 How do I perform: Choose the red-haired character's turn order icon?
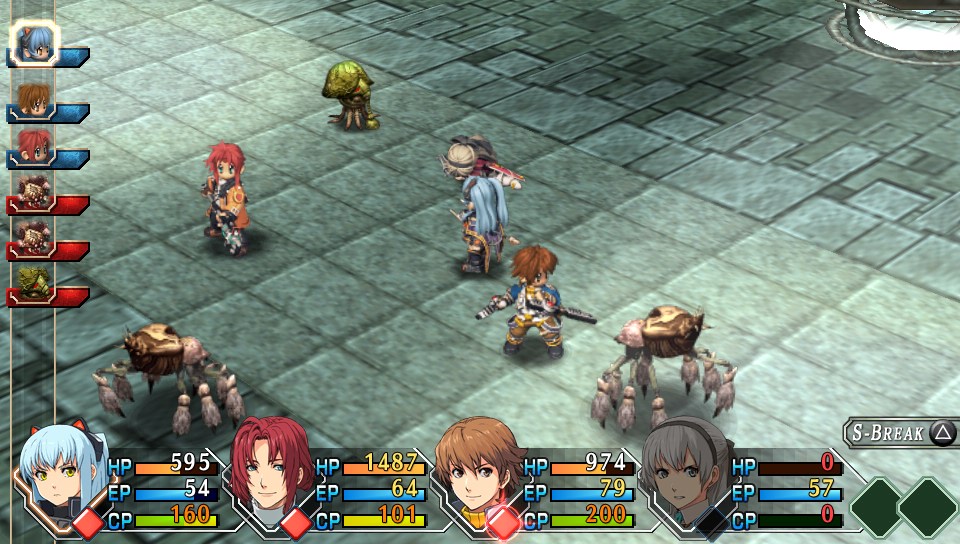tap(33, 143)
